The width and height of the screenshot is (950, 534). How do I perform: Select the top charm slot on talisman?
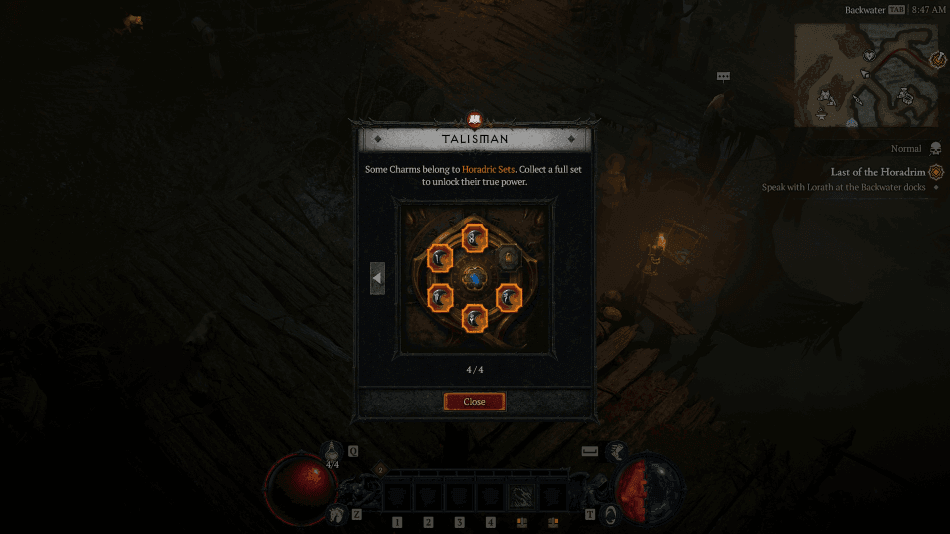pos(474,238)
